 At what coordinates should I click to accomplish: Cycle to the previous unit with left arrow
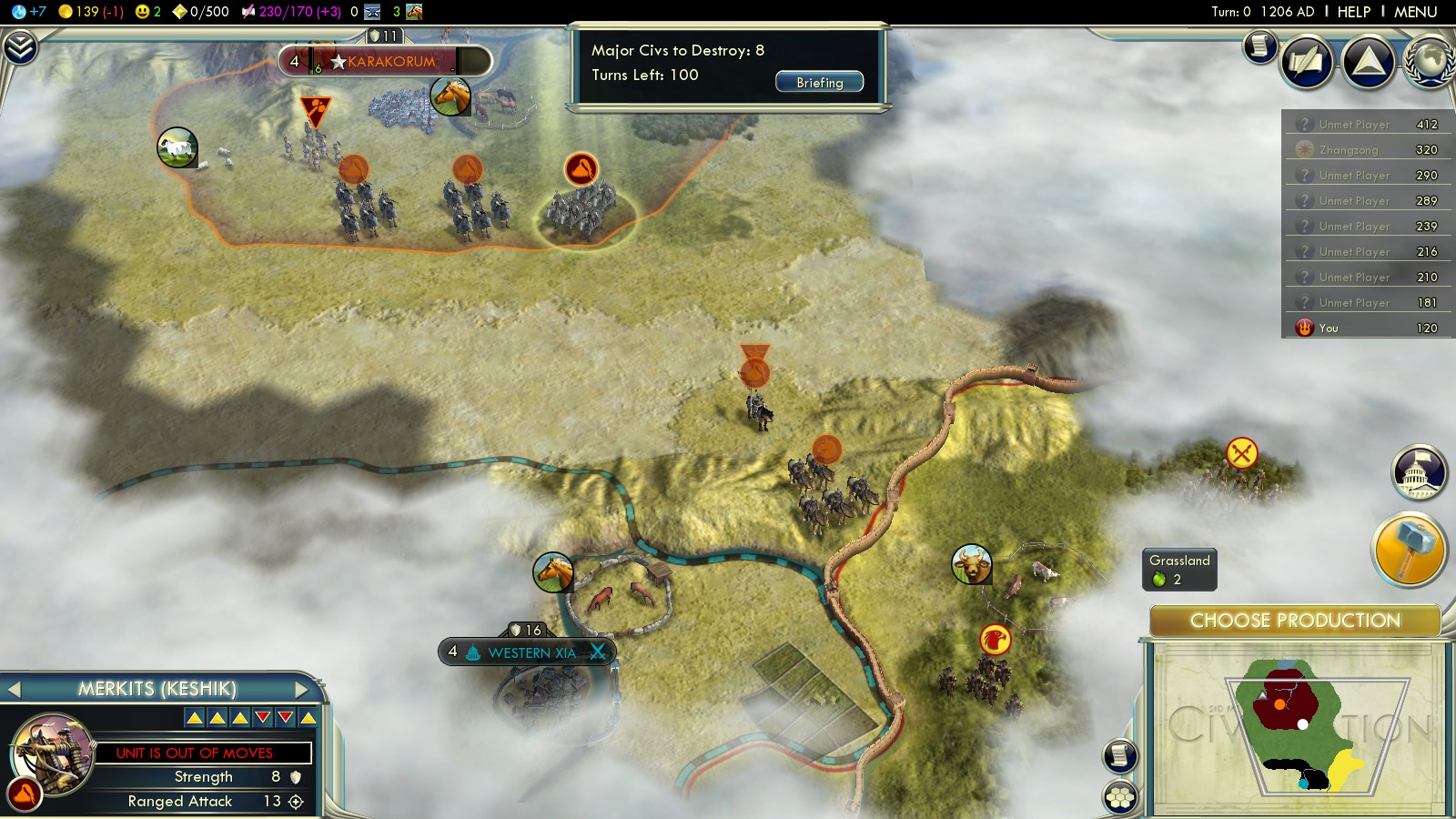pyautogui.click(x=14, y=689)
